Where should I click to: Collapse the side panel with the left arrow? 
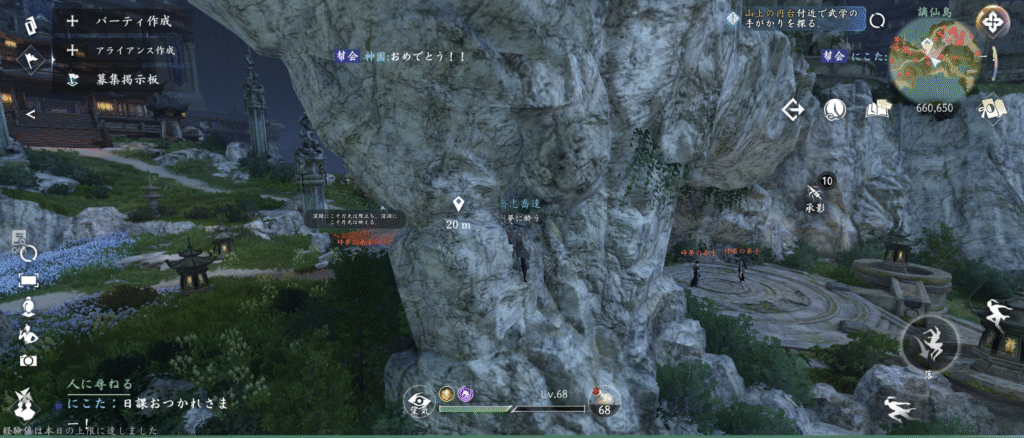click(x=31, y=113)
